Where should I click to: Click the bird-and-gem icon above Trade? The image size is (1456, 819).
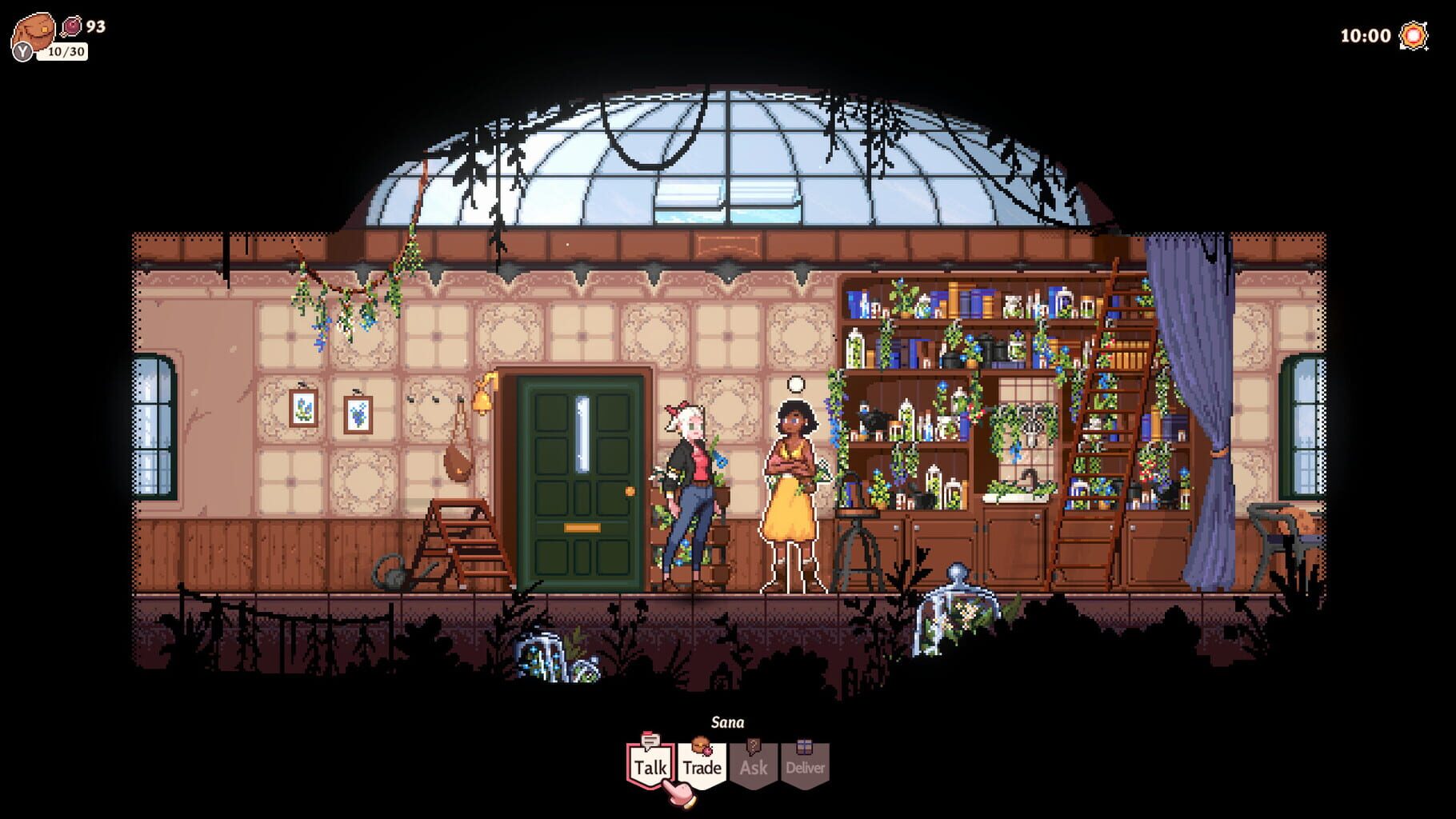[x=700, y=742]
